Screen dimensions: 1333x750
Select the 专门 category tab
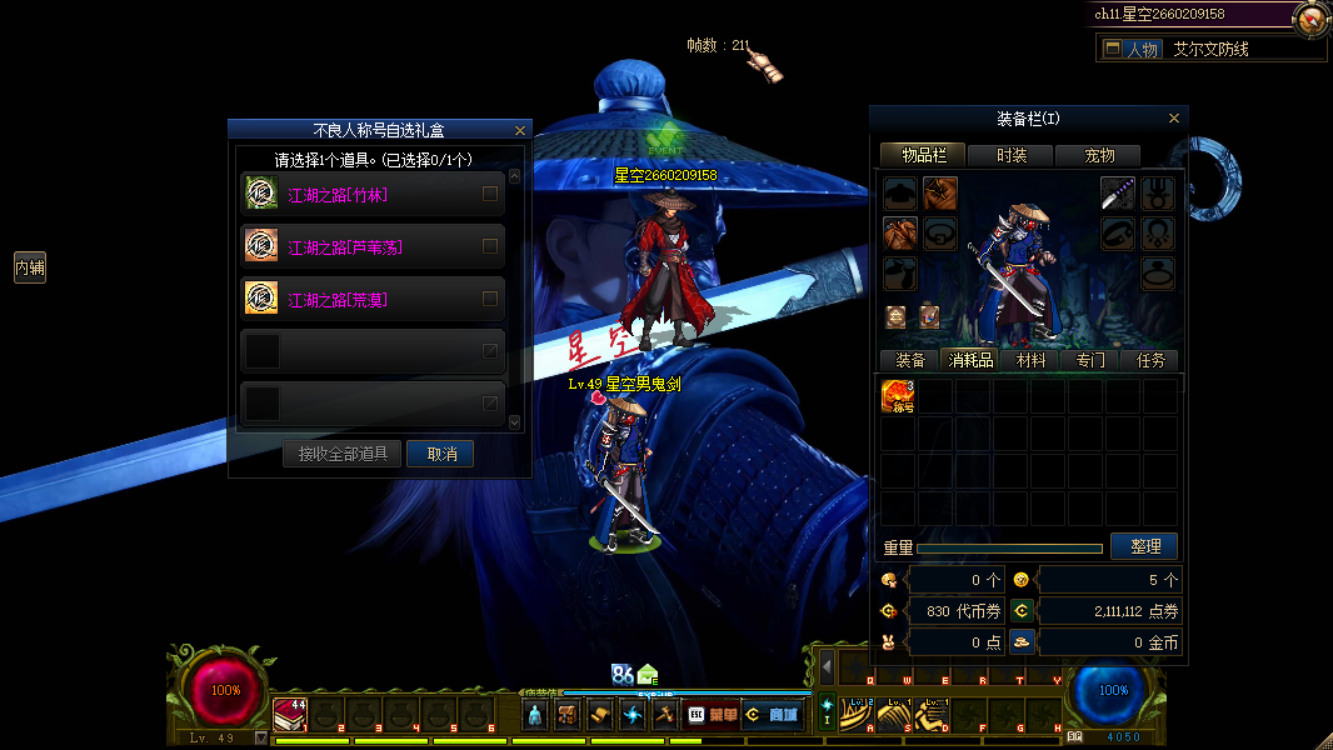tap(1090, 361)
